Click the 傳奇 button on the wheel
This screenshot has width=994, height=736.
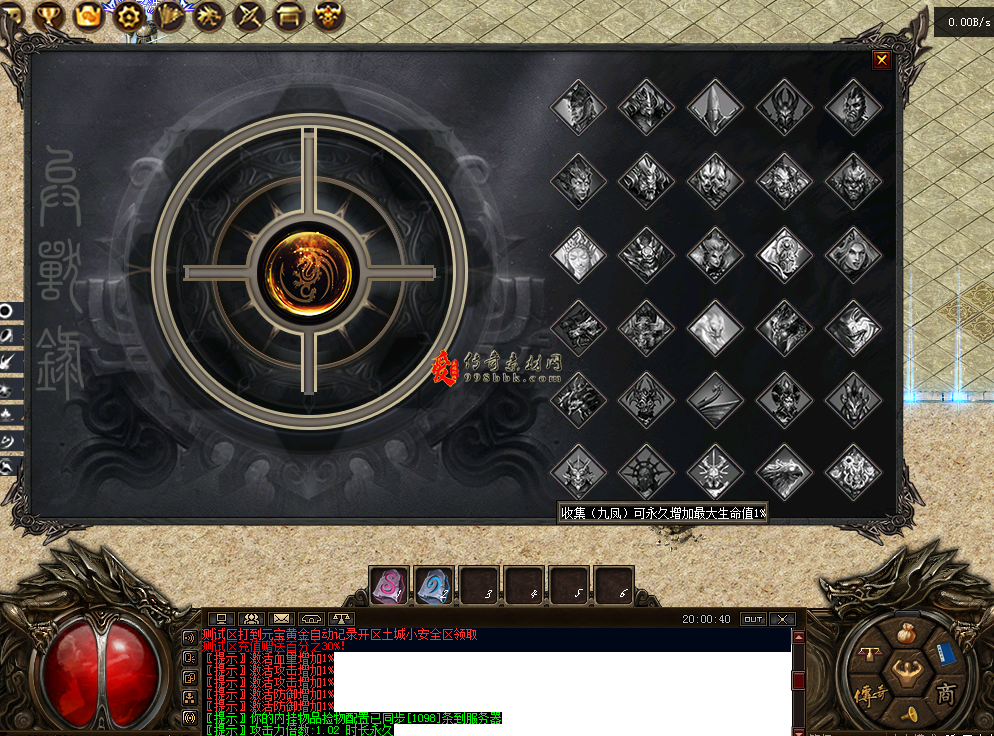869,693
